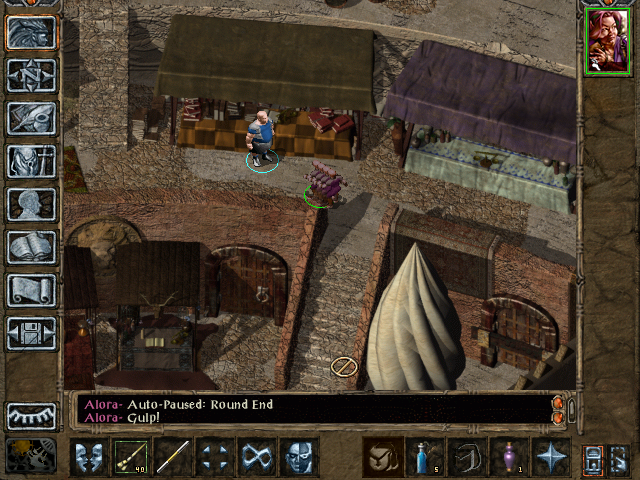
Task: Show the character record sheet
Action: (31, 204)
